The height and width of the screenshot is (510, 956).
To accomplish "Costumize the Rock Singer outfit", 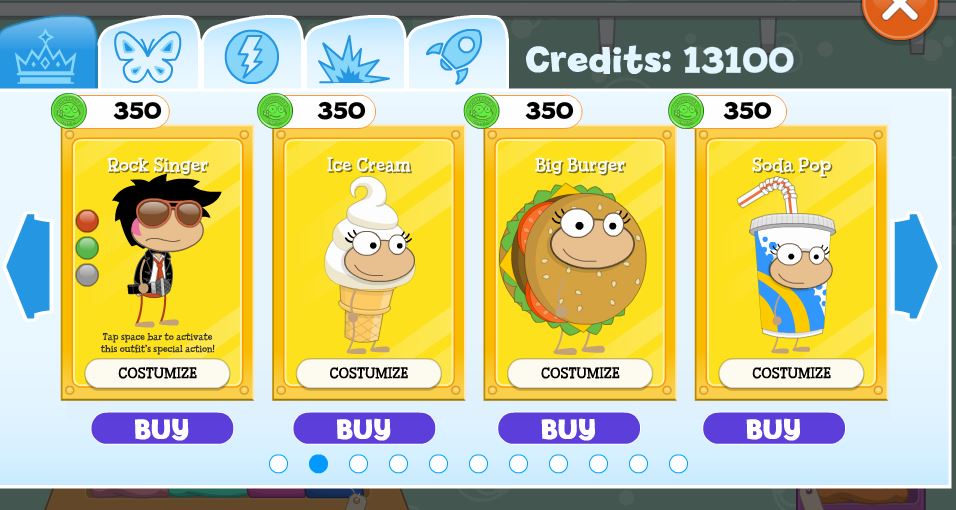I will coord(157,373).
